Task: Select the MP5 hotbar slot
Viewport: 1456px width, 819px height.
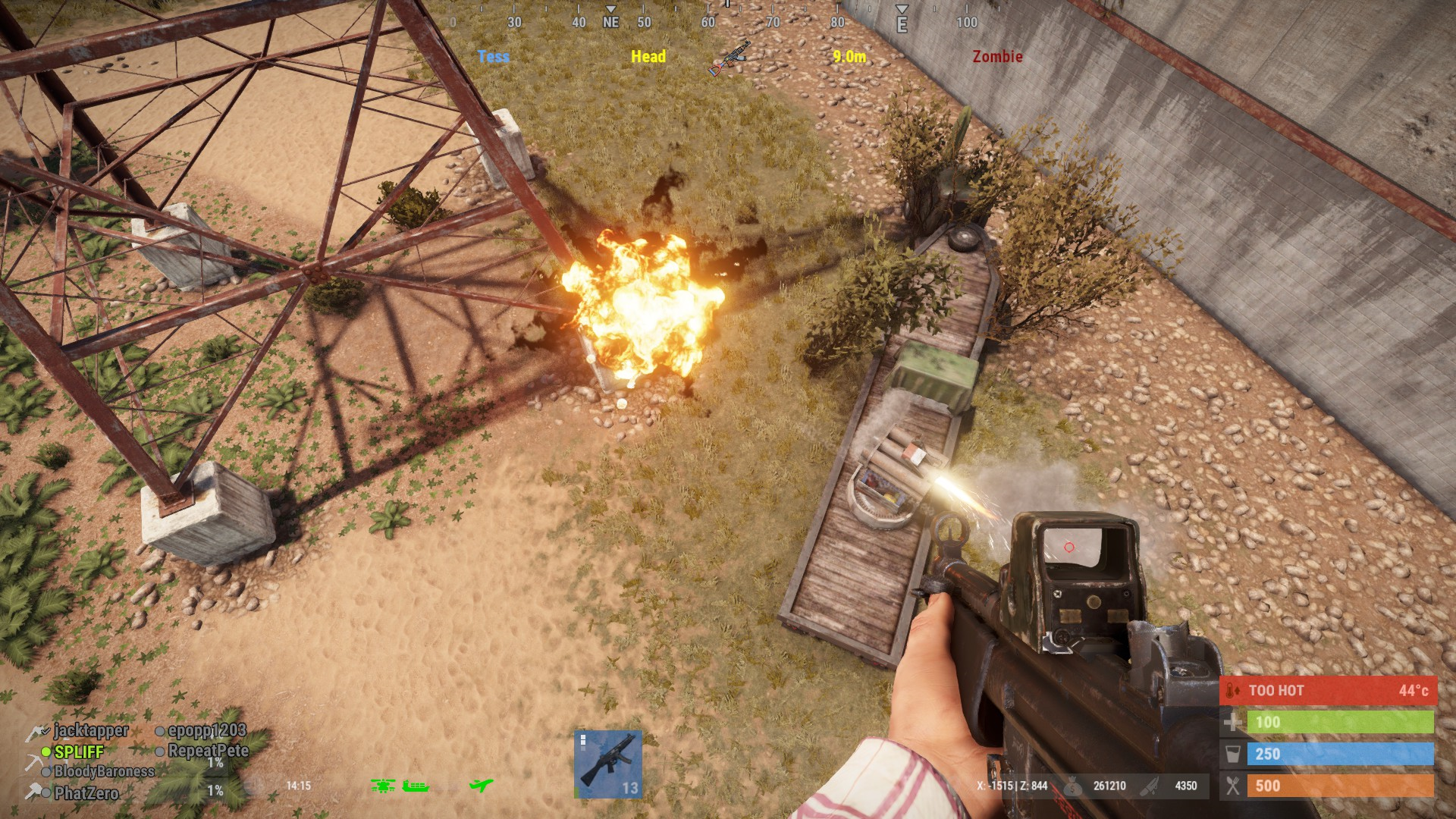Action: (608, 764)
